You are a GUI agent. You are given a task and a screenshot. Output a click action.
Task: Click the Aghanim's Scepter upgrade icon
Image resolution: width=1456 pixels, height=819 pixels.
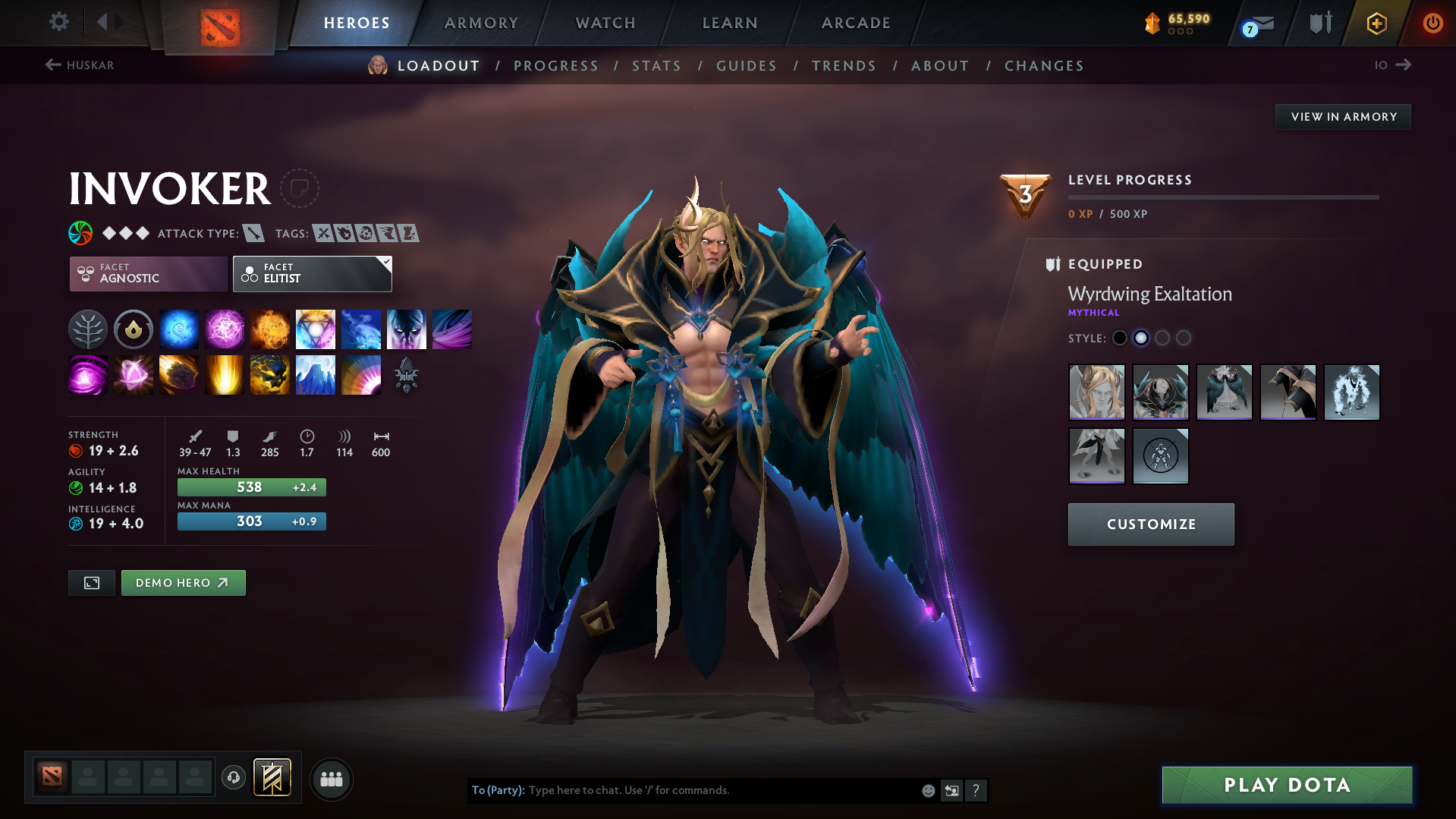click(407, 374)
